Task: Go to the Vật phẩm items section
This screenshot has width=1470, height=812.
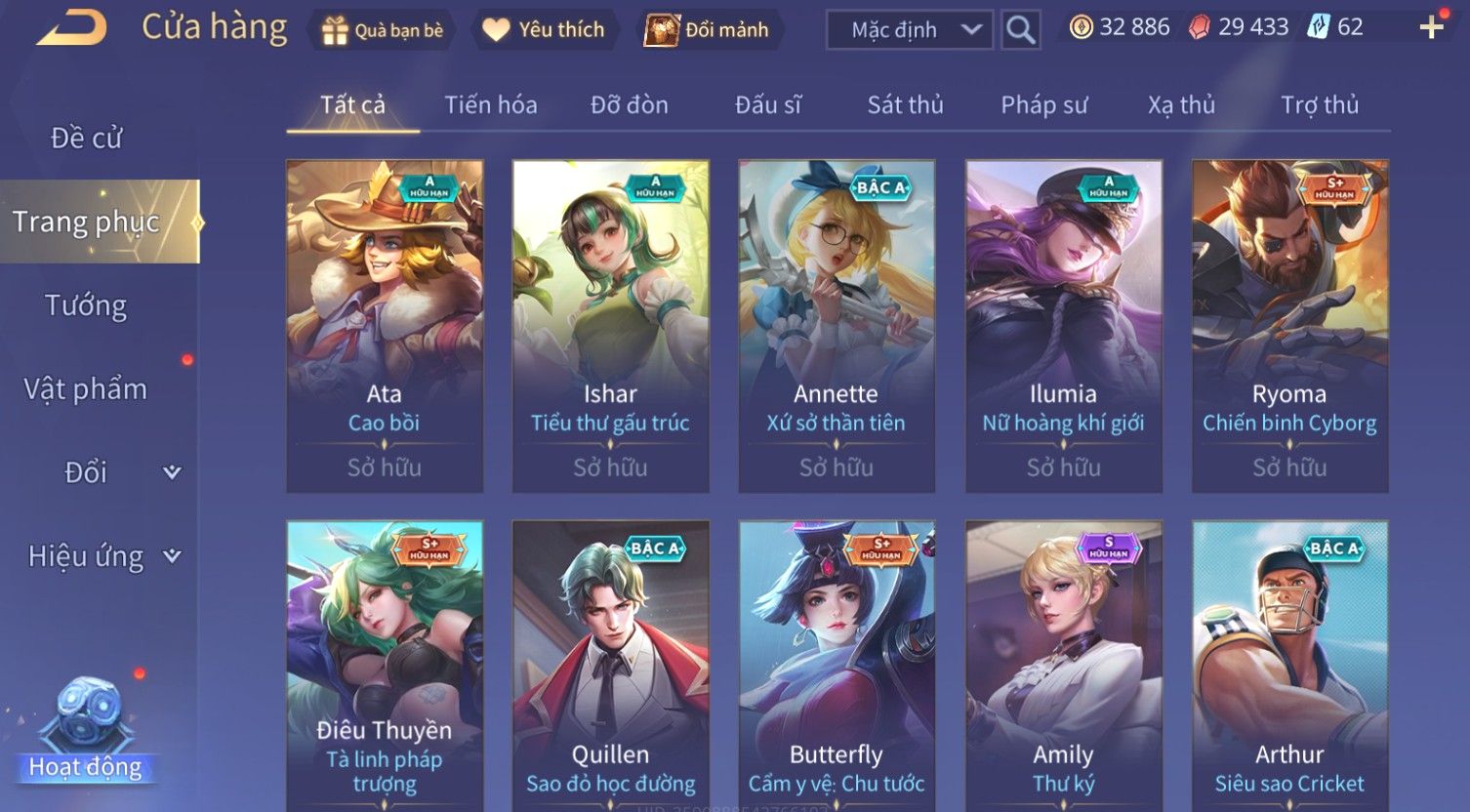Action: coord(86,389)
